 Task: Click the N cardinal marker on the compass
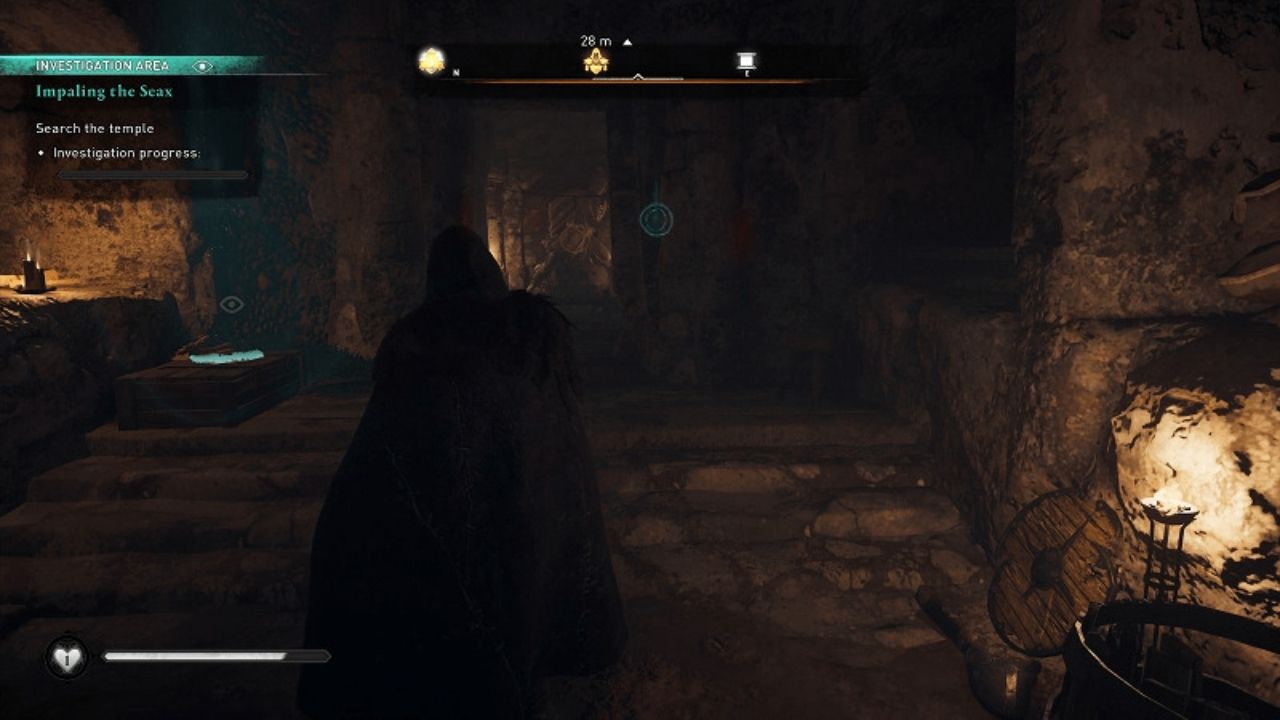click(x=455, y=73)
